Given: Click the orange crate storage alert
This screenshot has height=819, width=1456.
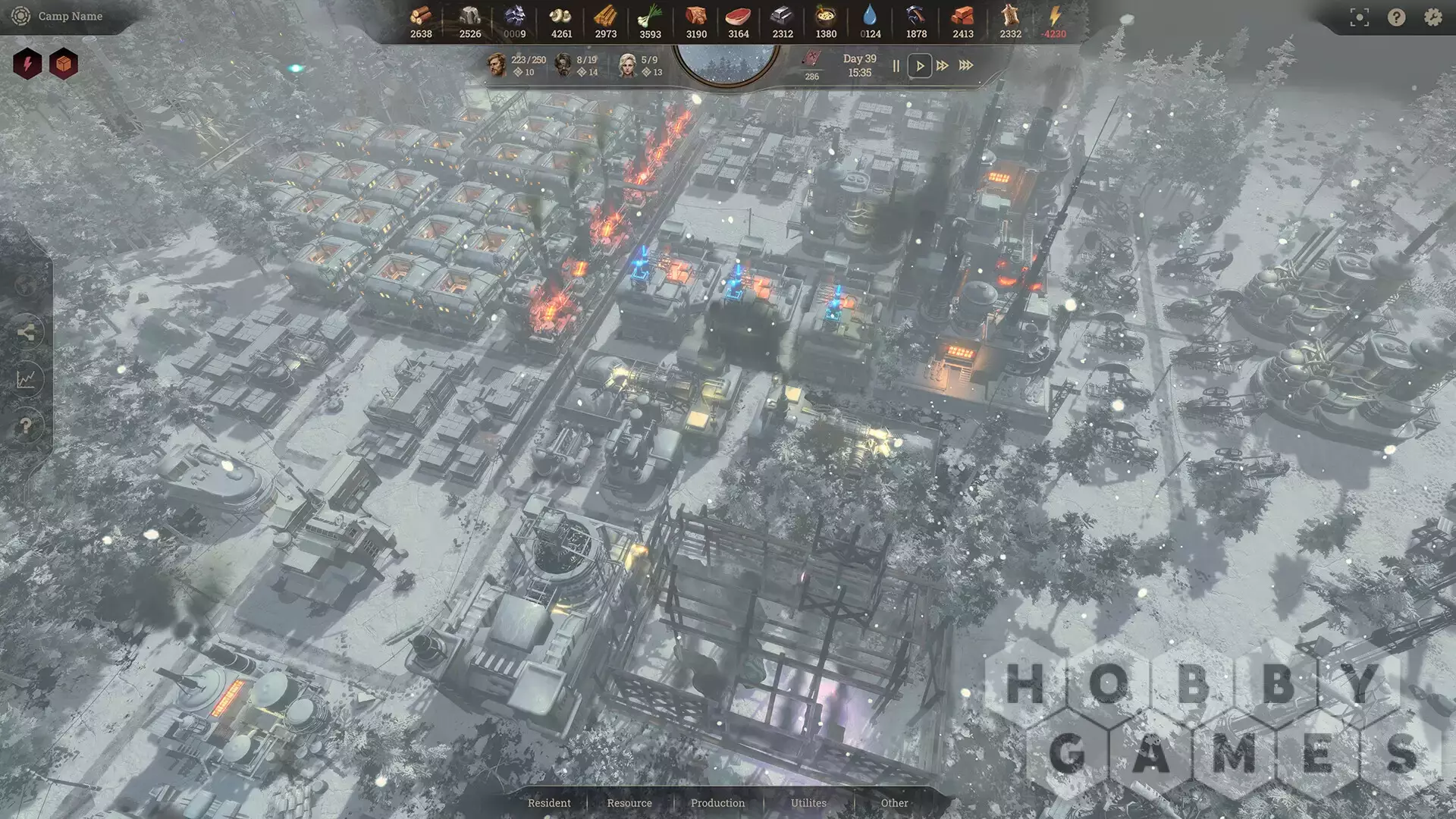Looking at the screenshot, I should point(64,64).
